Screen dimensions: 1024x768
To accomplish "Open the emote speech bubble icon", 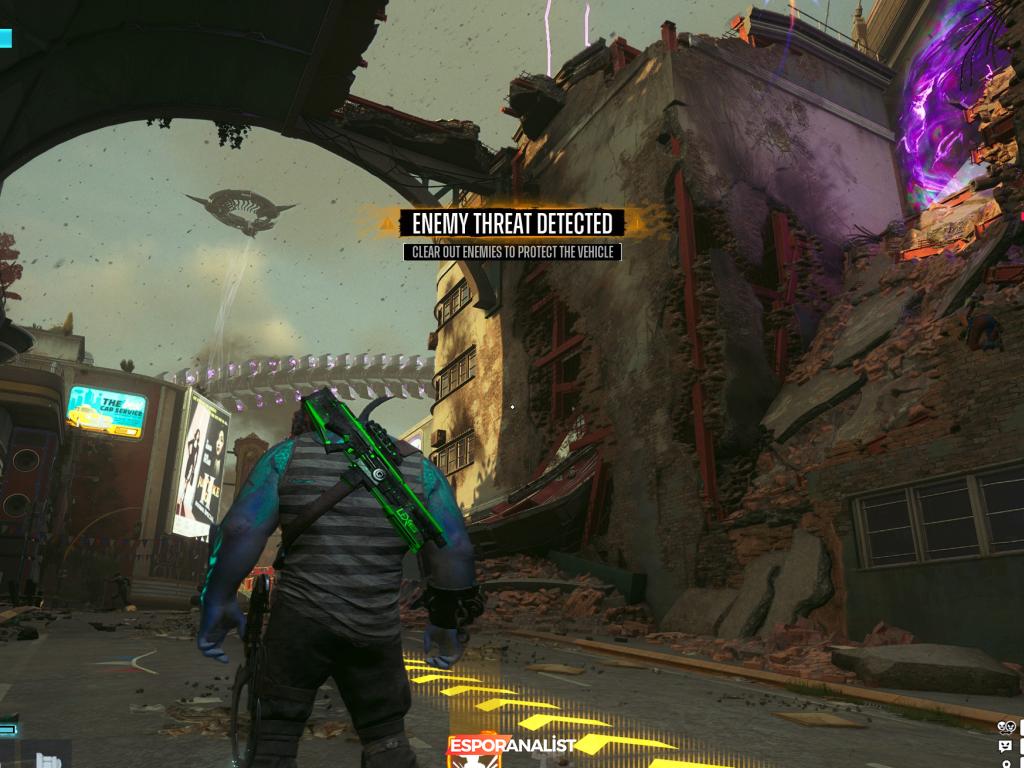I will pos(1005,746).
